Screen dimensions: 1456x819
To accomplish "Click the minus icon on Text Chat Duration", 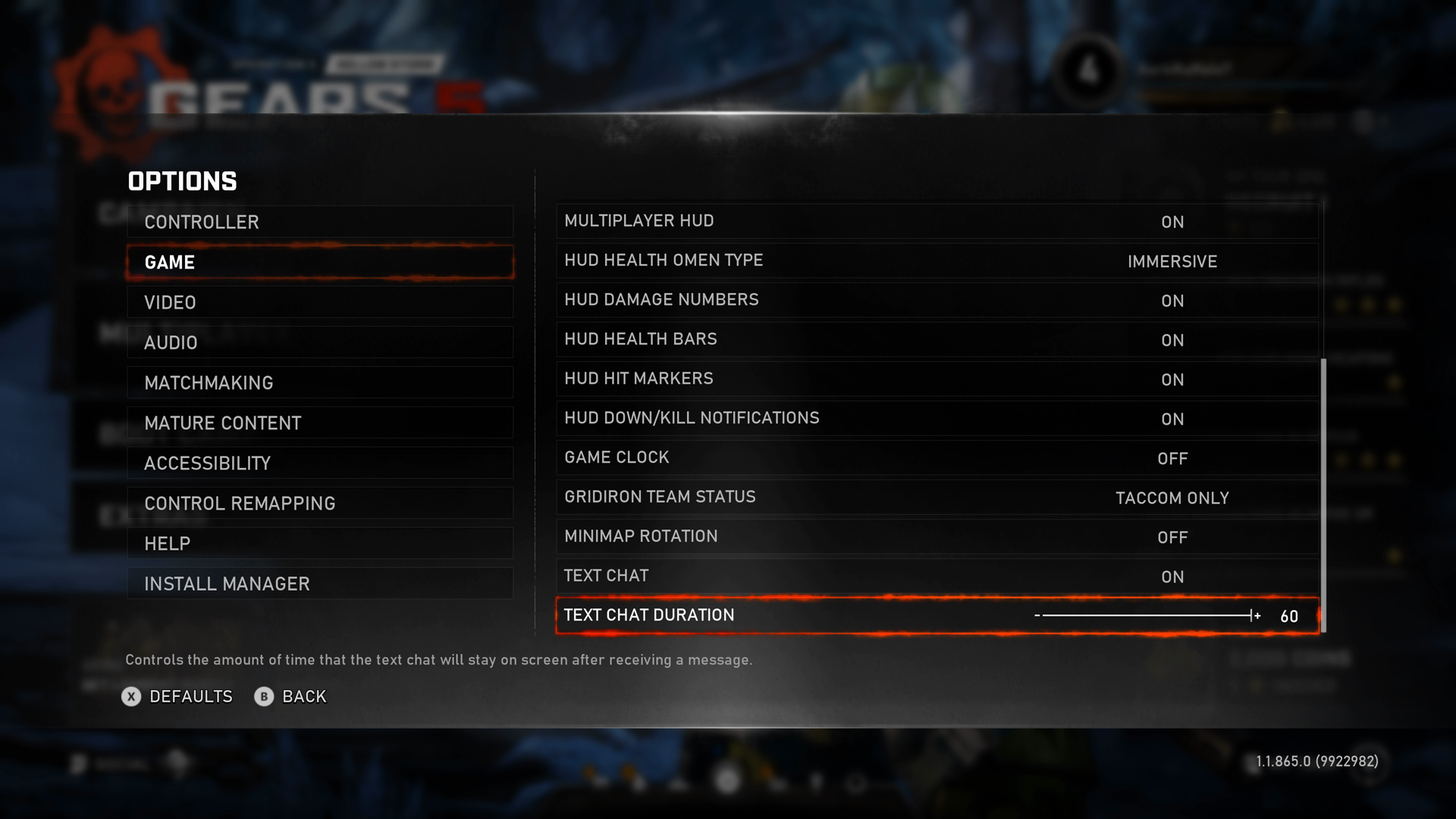I will pos(1037,616).
